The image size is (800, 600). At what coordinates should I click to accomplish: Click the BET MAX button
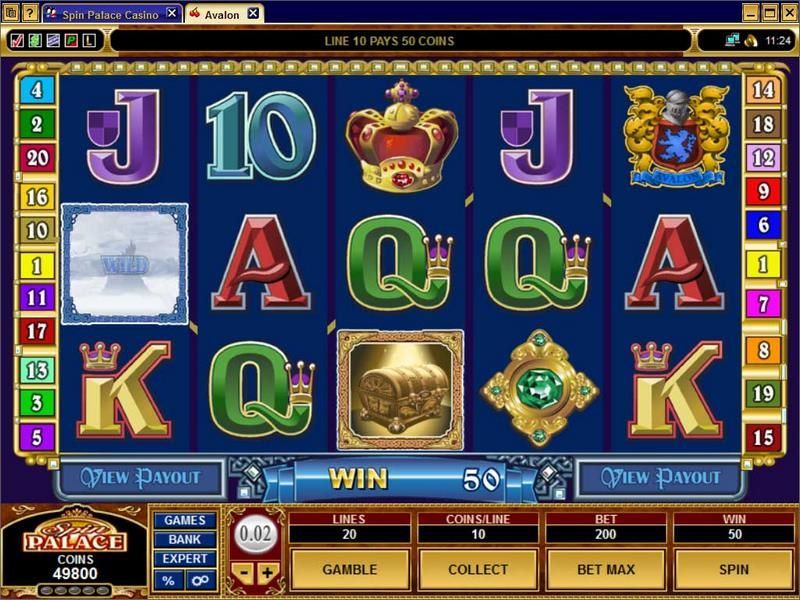[x=605, y=569]
